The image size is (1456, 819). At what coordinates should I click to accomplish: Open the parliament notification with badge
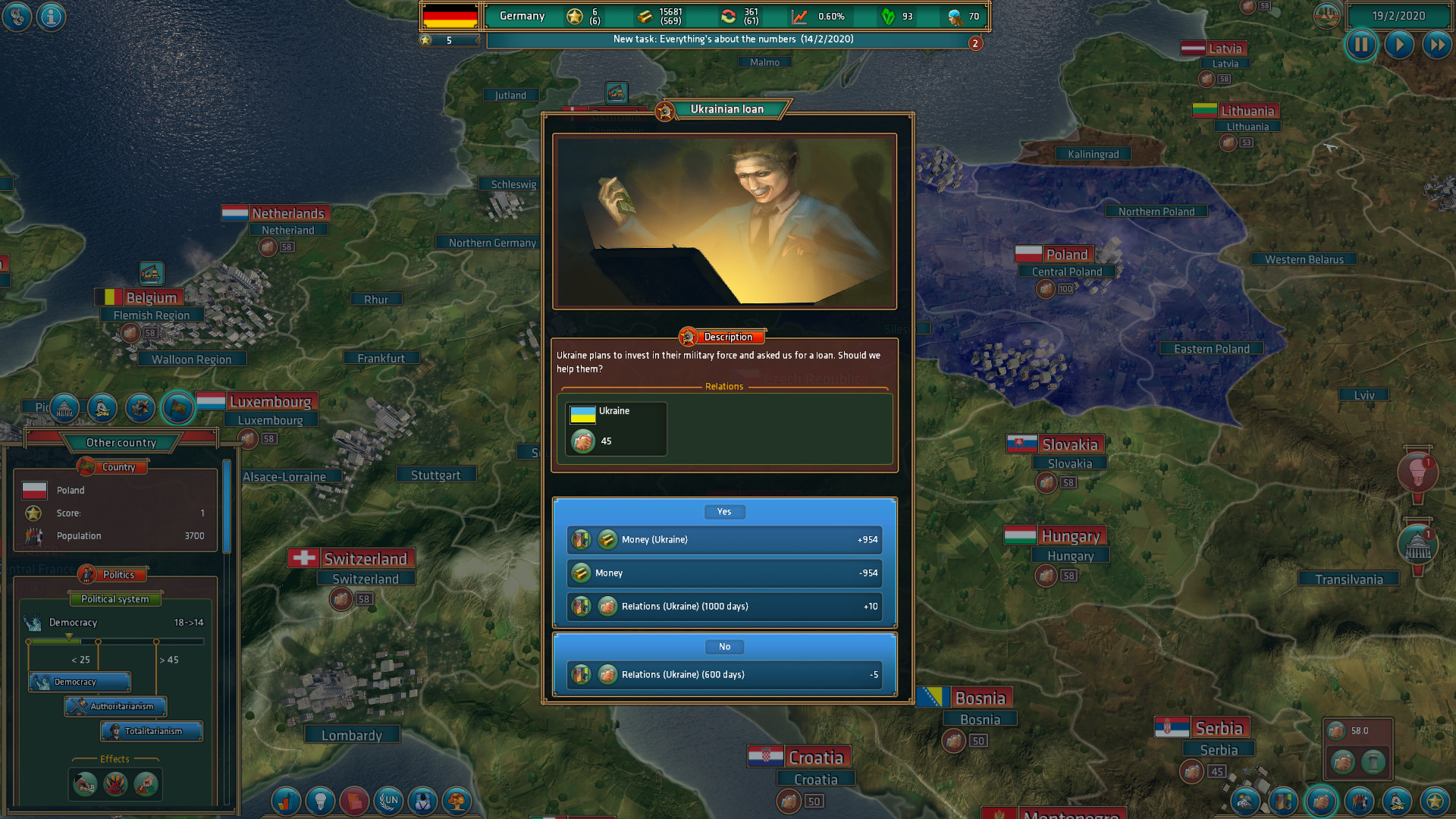[x=1417, y=544]
